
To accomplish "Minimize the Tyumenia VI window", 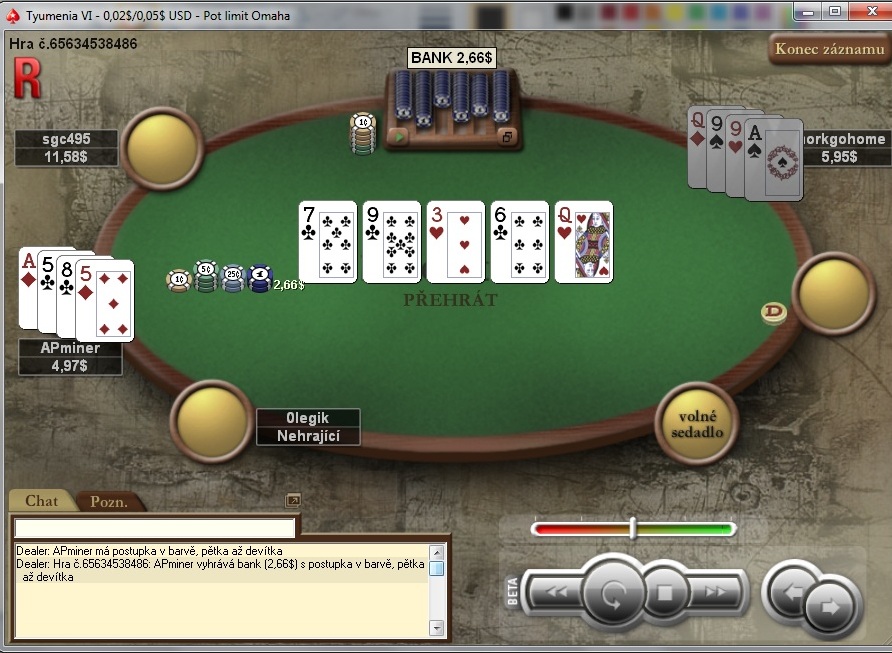I will click(x=808, y=10).
